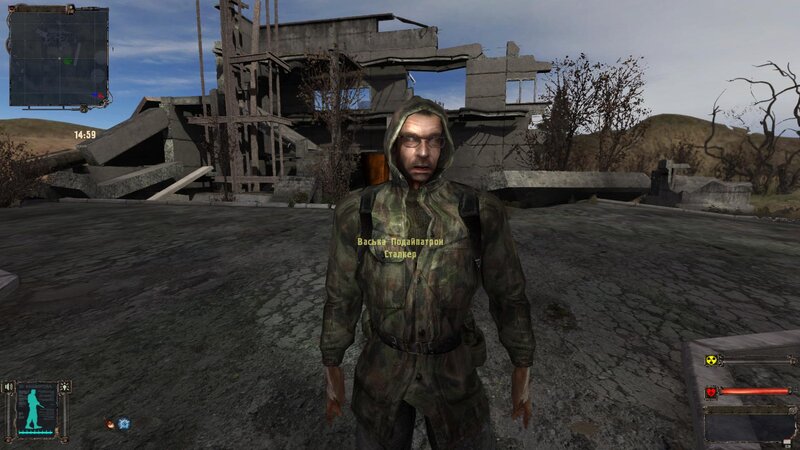
Task: Click the yellow radiation hazard icon
Action: 711,361
